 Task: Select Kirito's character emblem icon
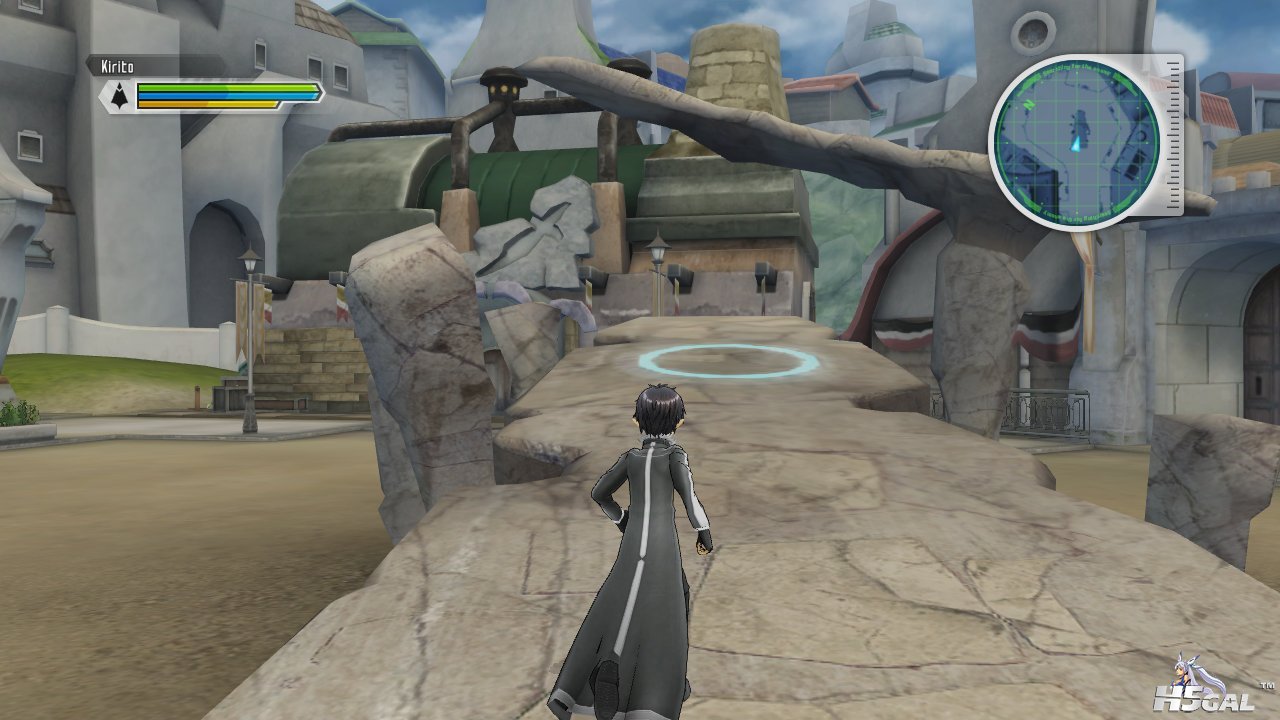pyautogui.click(x=119, y=96)
